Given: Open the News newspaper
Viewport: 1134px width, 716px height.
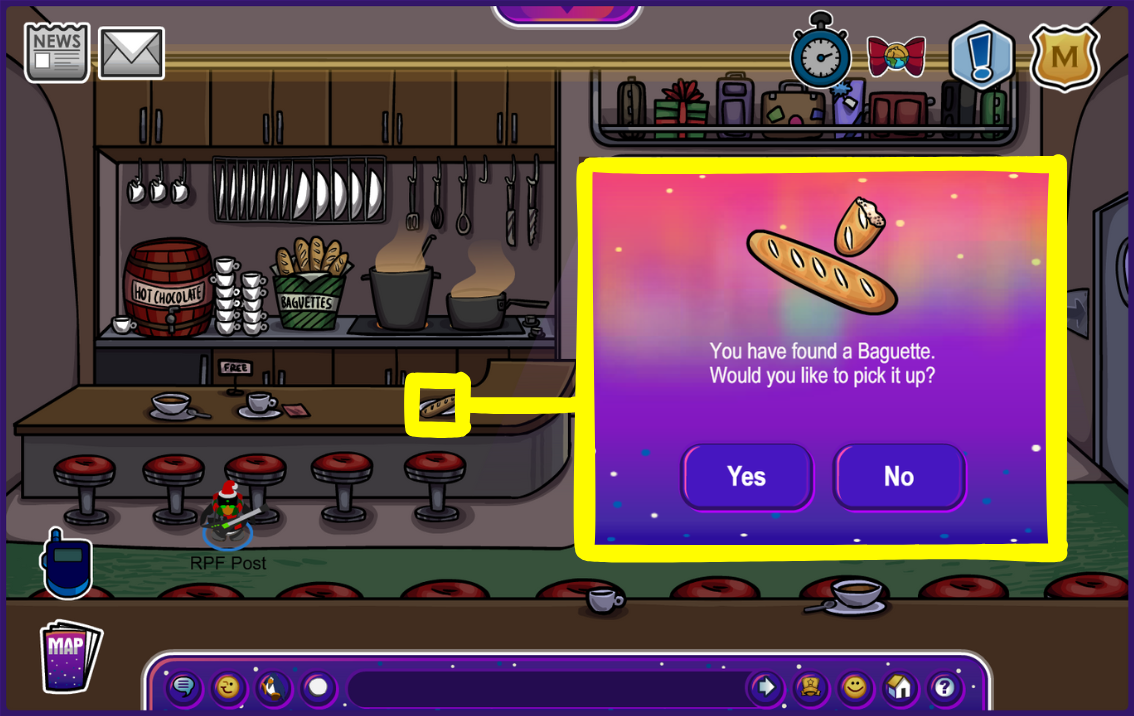Looking at the screenshot, I should pos(57,52).
